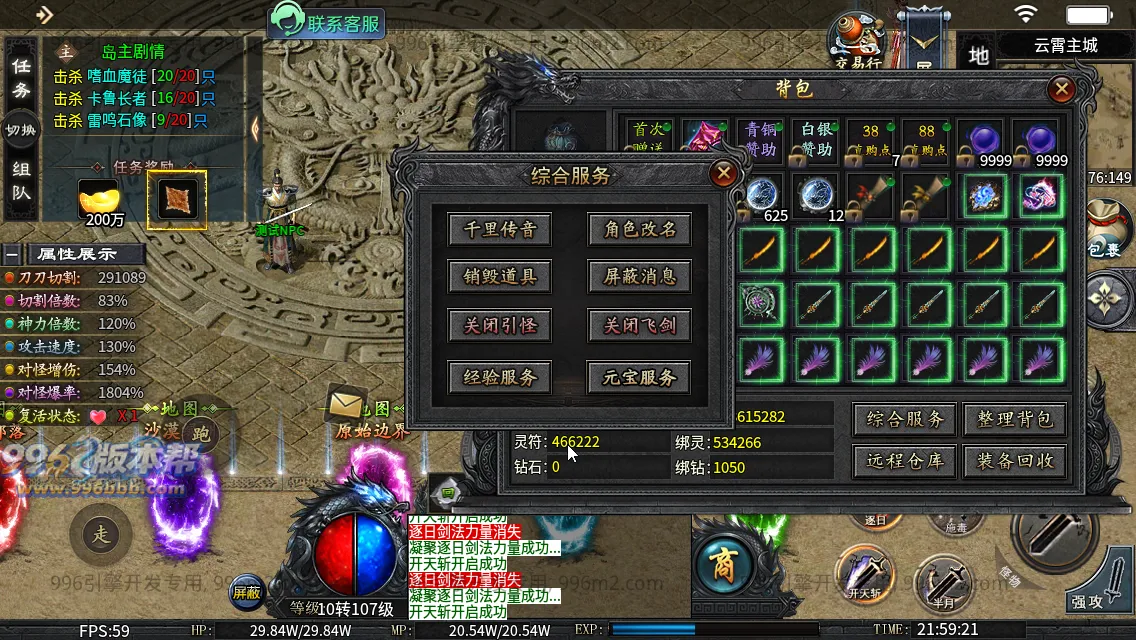The height and width of the screenshot is (640, 1136).
Task: Open 装备回收 equipment recycling
Action: point(1014,461)
